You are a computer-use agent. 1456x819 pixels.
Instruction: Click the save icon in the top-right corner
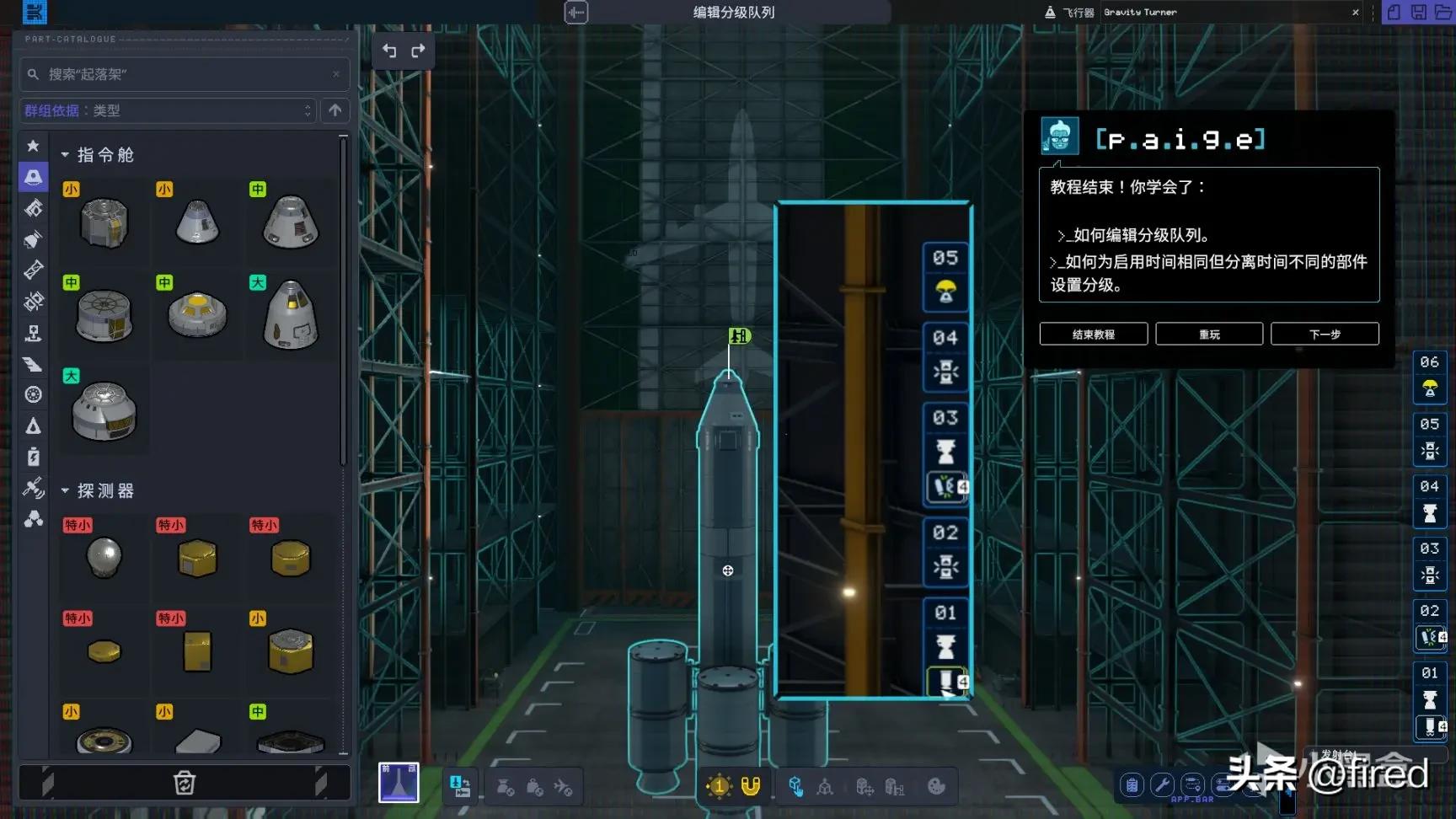(1417, 13)
